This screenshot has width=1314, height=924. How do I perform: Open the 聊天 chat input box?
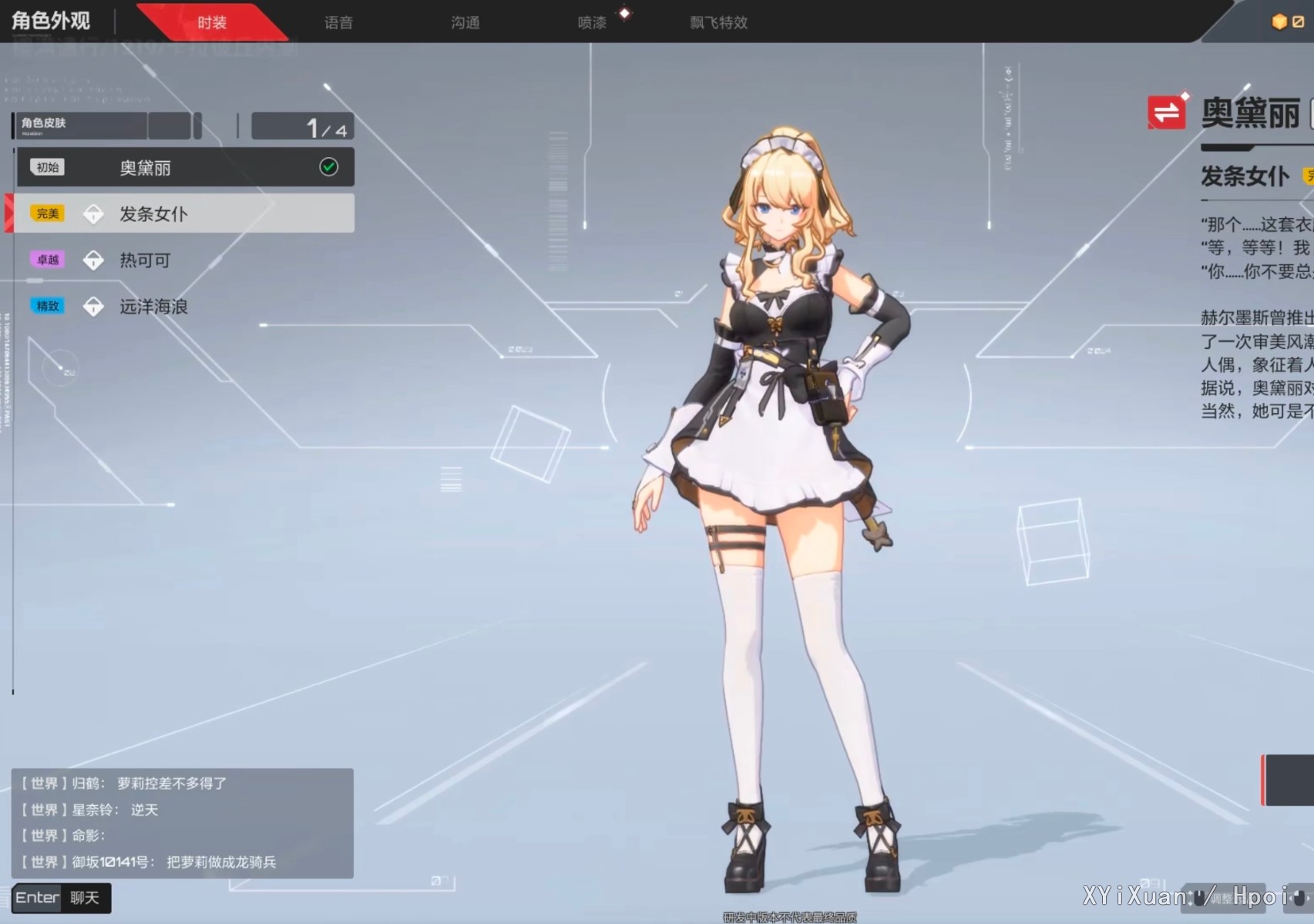62,898
